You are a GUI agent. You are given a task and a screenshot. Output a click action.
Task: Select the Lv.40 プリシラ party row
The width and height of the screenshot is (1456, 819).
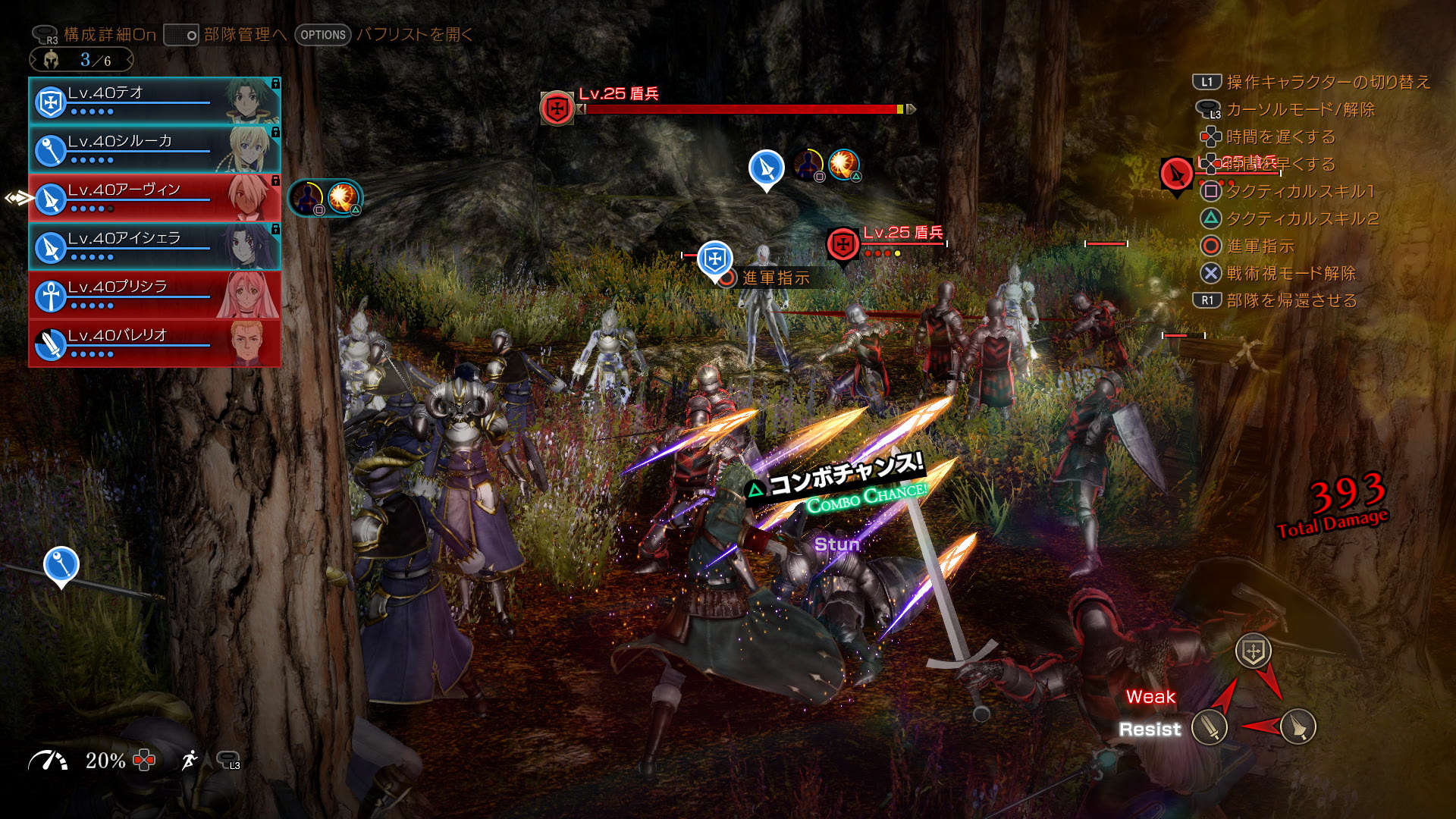point(154,295)
